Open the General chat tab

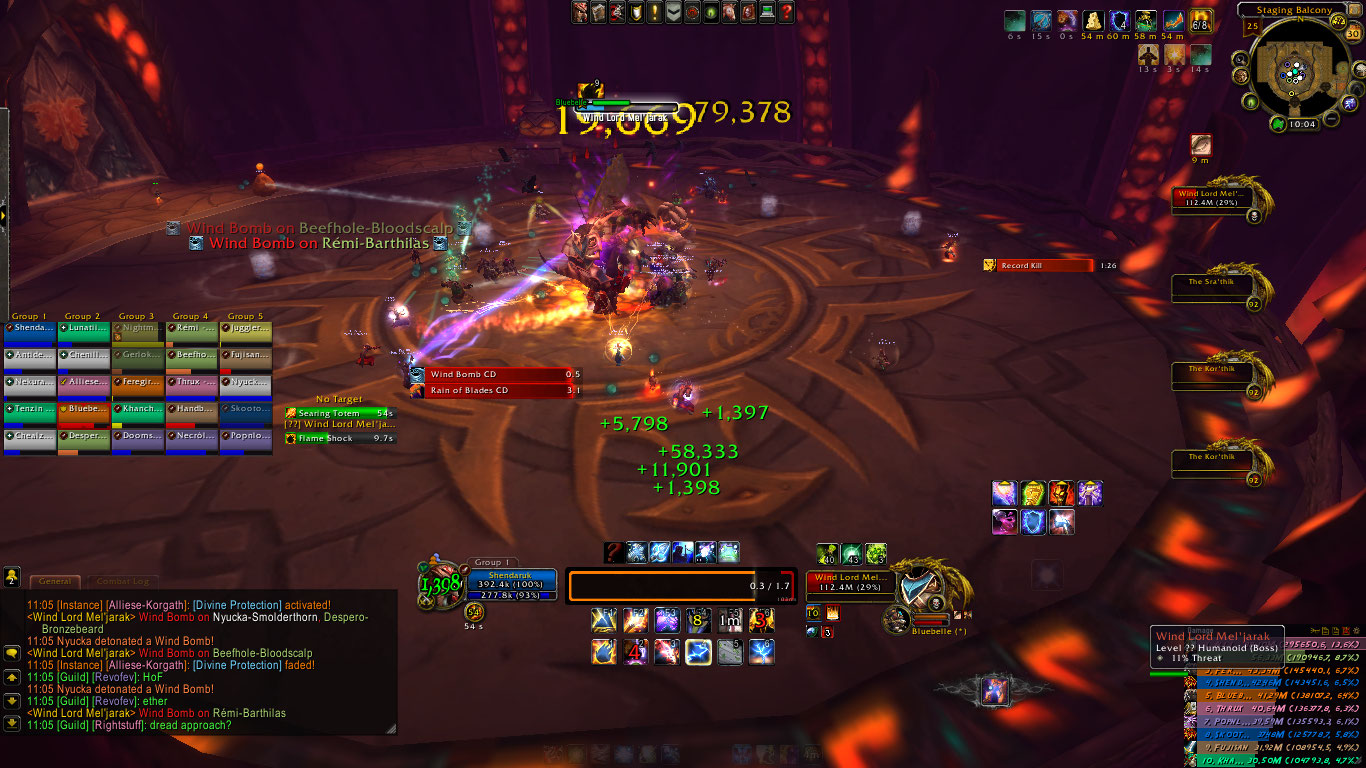(x=55, y=581)
